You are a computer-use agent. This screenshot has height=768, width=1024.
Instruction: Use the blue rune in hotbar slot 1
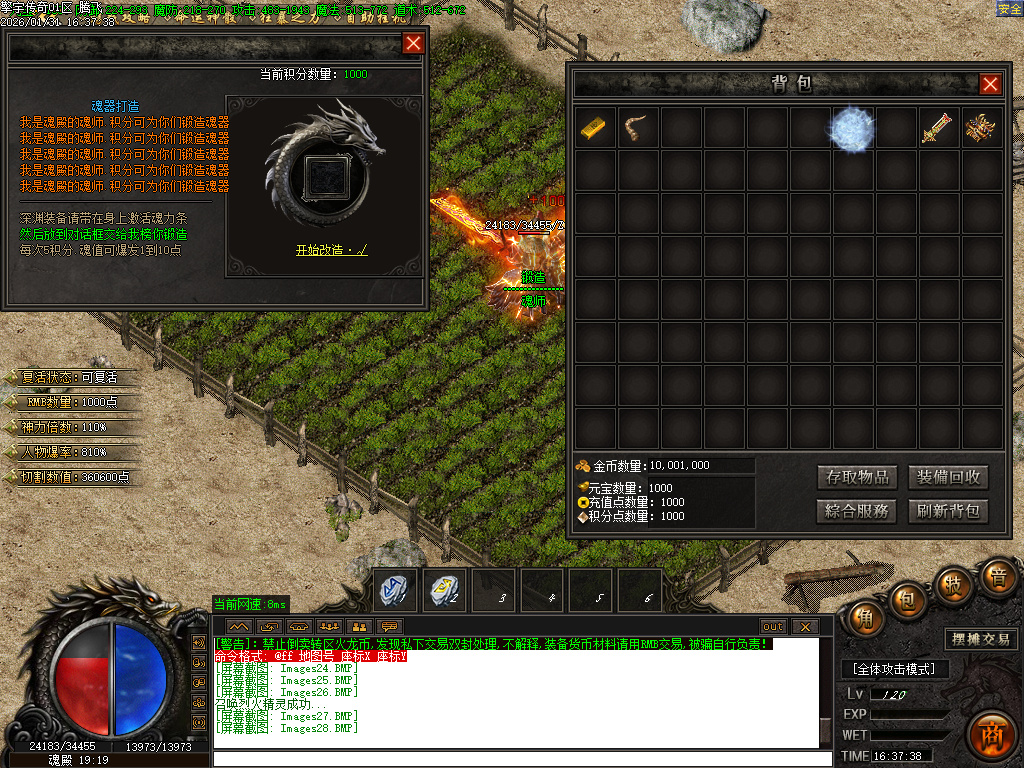394,591
